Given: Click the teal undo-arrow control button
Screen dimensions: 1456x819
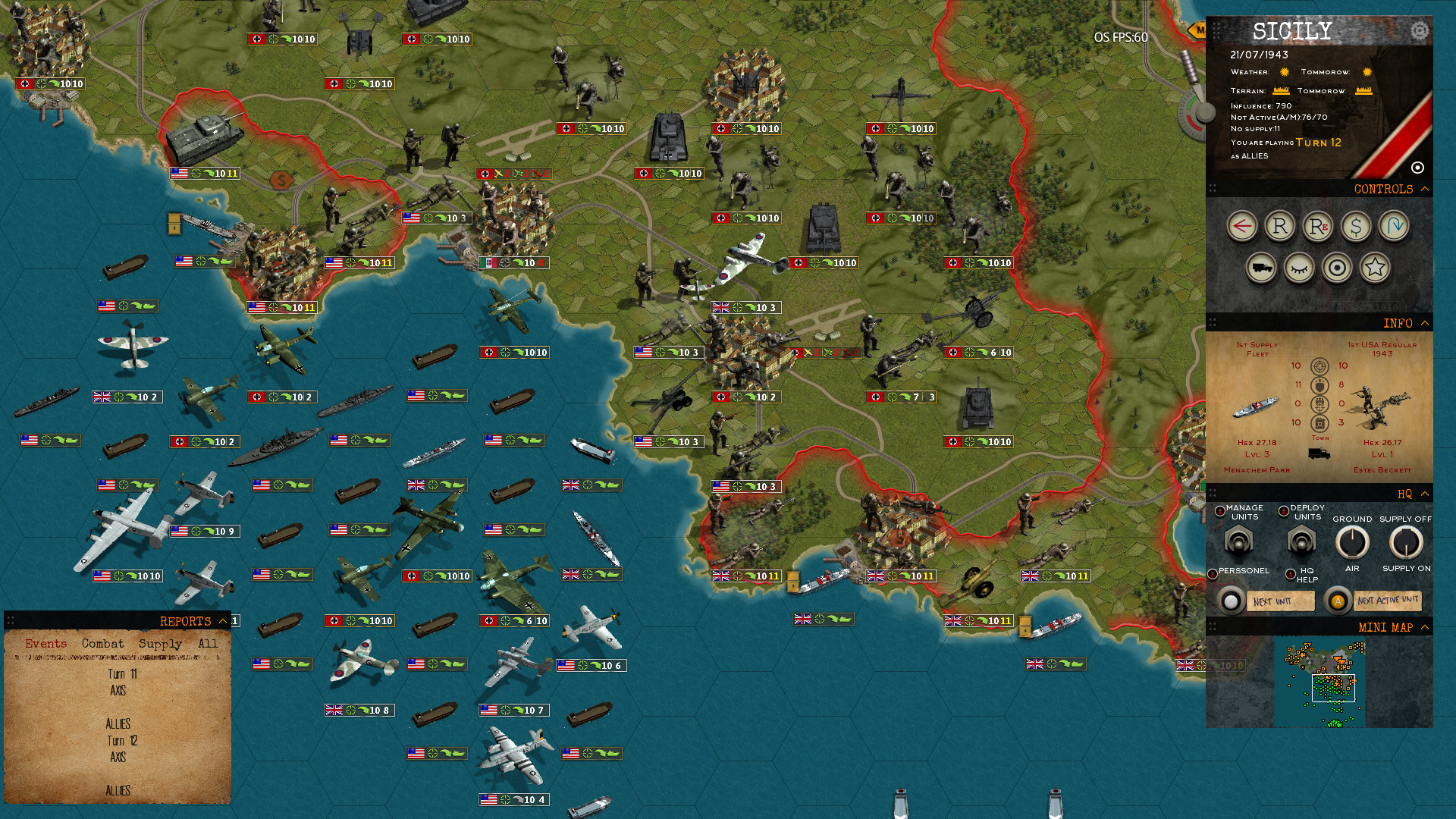Looking at the screenshot, I should click(x=1395, y=226).
